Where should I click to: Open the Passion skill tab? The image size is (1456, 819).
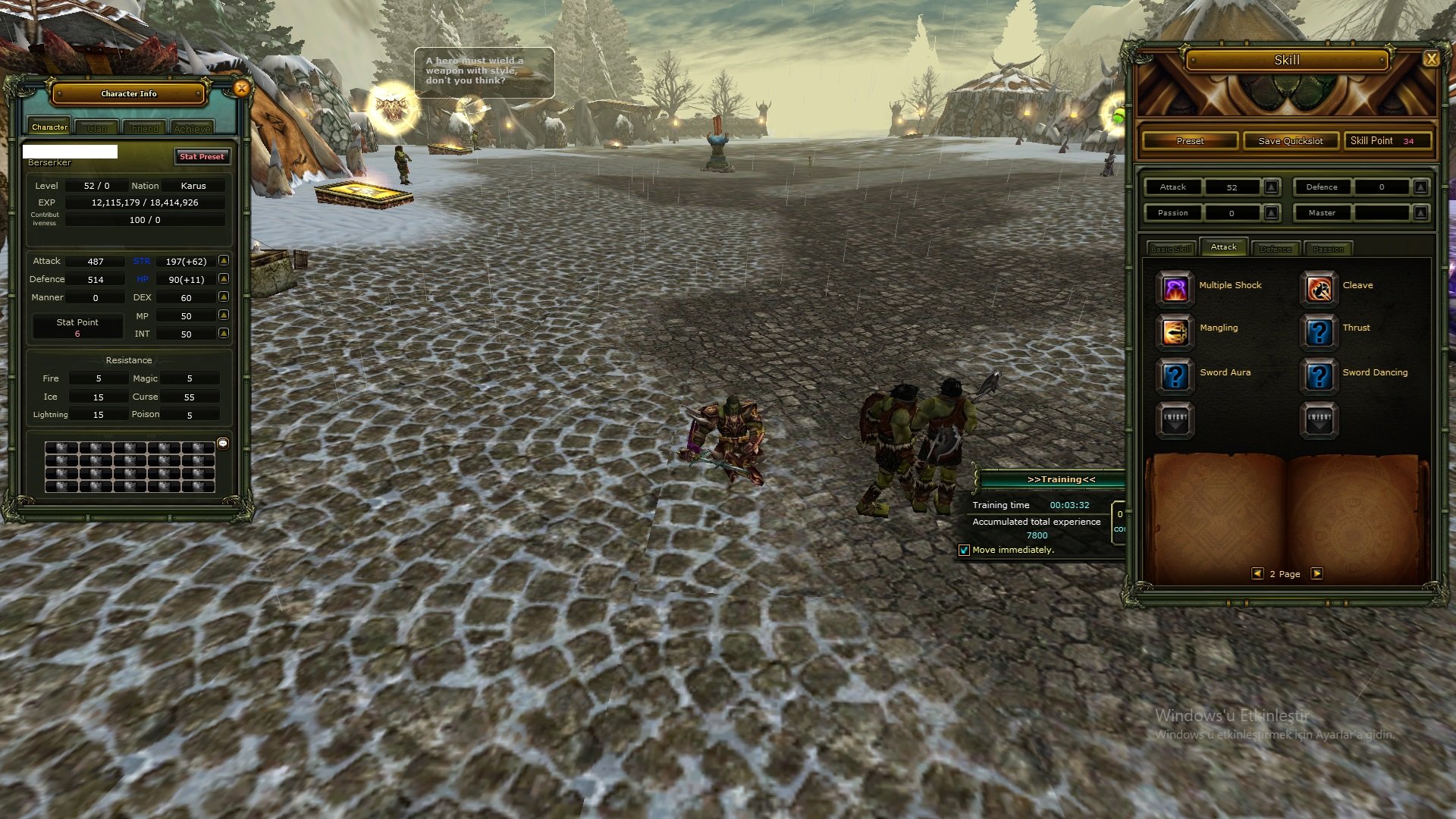pyautogui.click(x=1328, y=249)
